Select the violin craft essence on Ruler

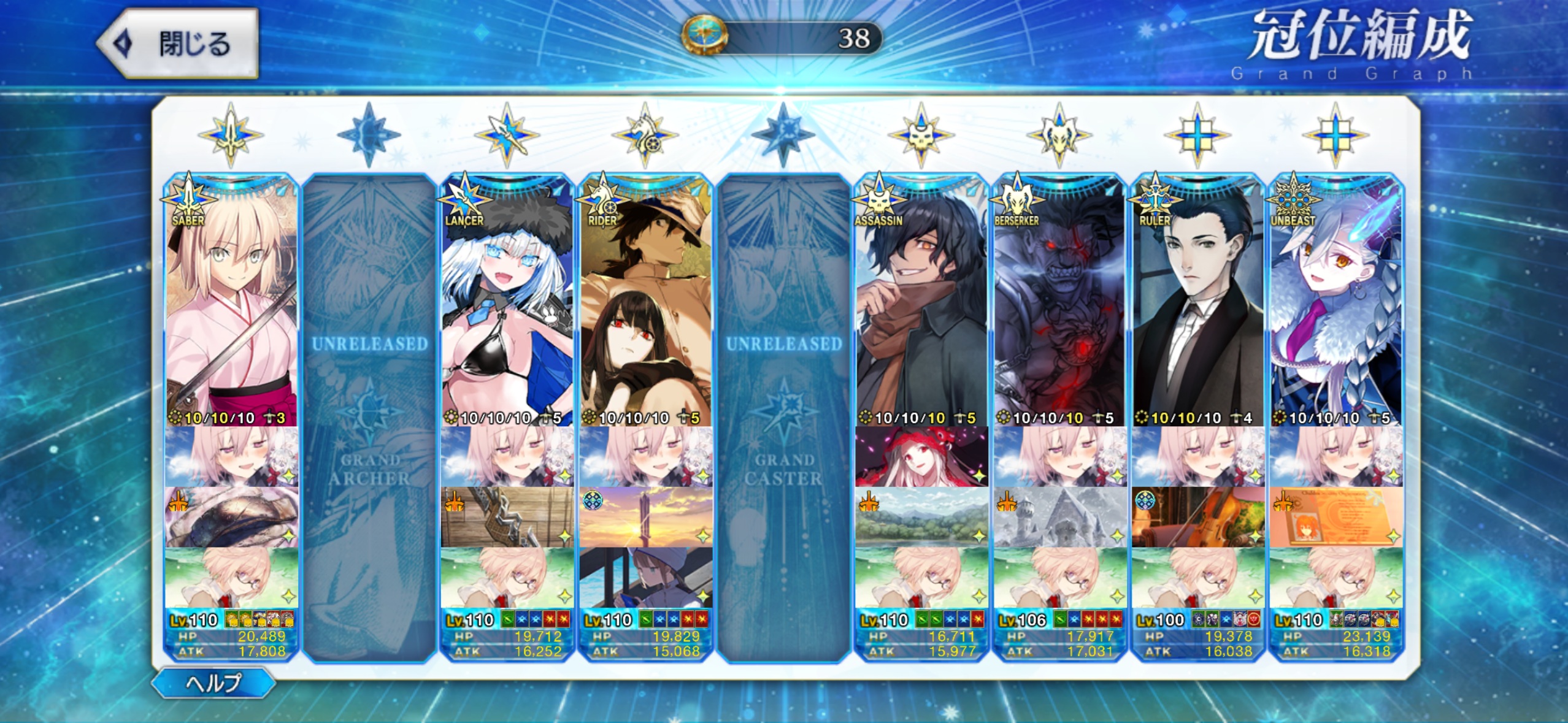pos(1197,517)
